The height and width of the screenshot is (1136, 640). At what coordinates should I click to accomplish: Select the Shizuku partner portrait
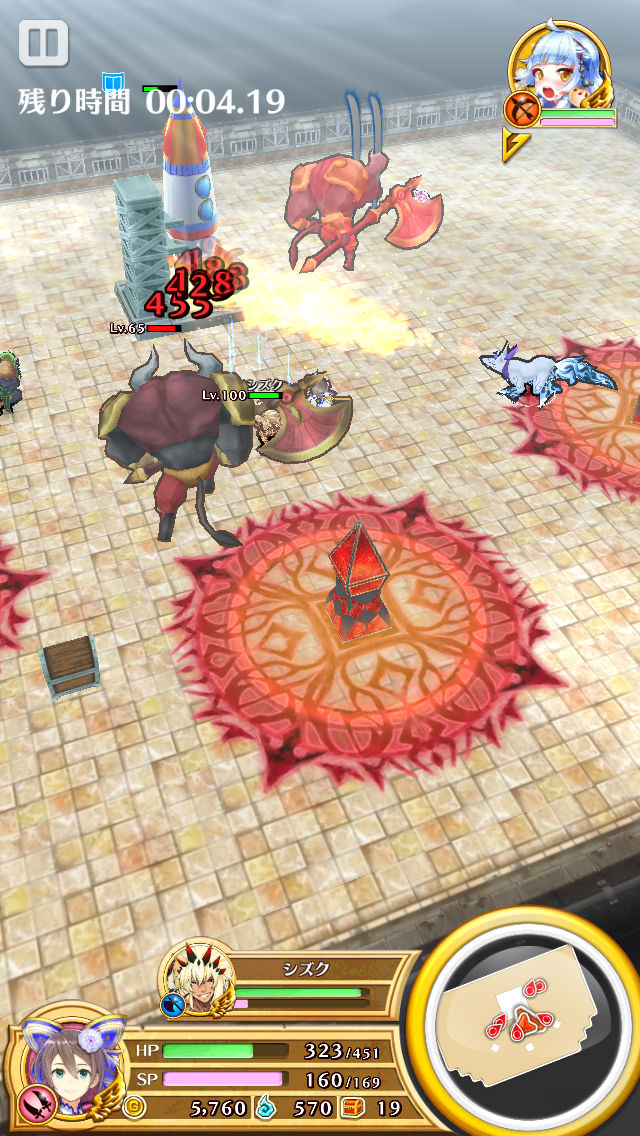(201, 977)
